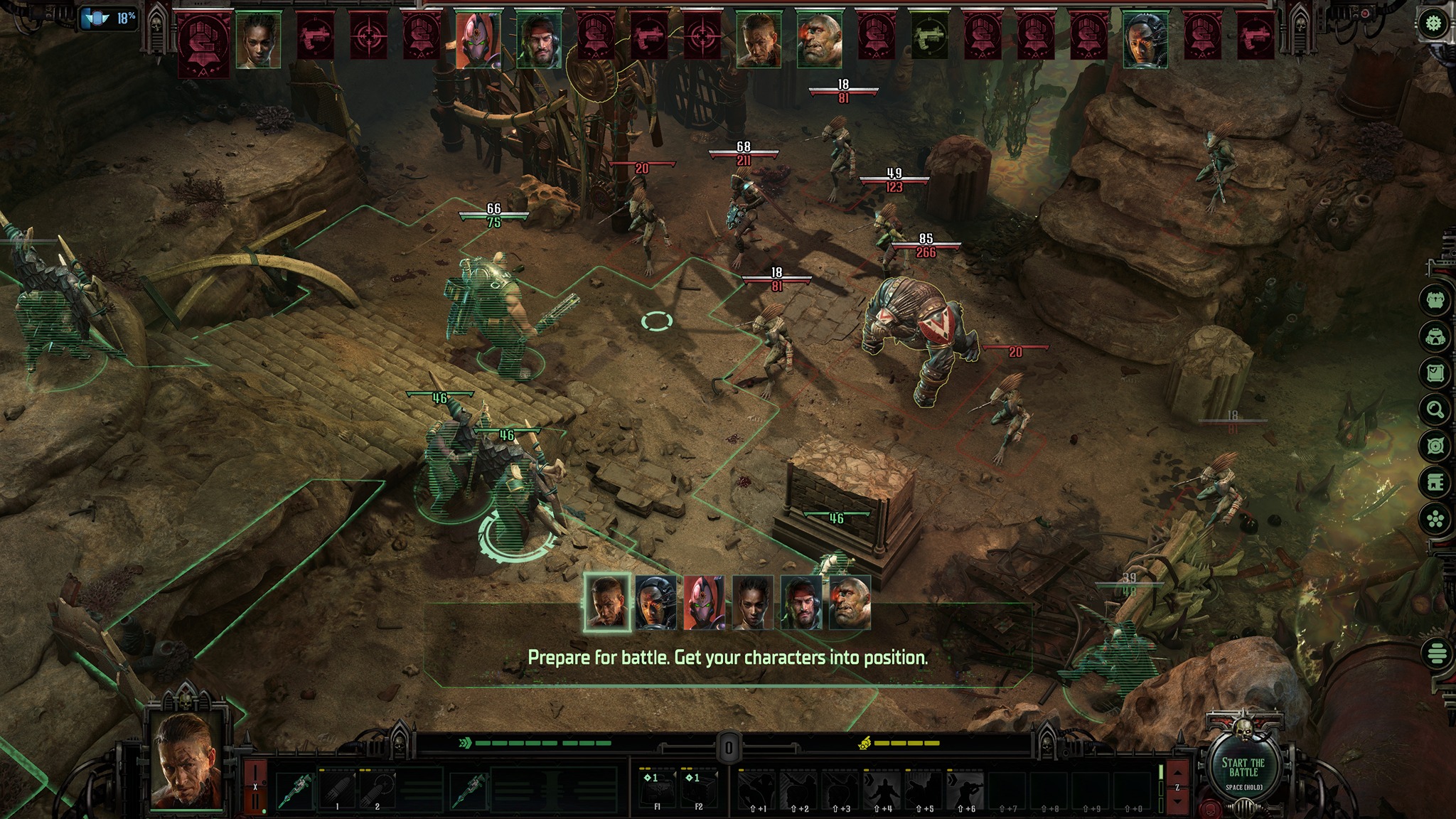Click the red skull button below Start the Battle
This screenshot has height=819, width=1456.
[1209, 810]
